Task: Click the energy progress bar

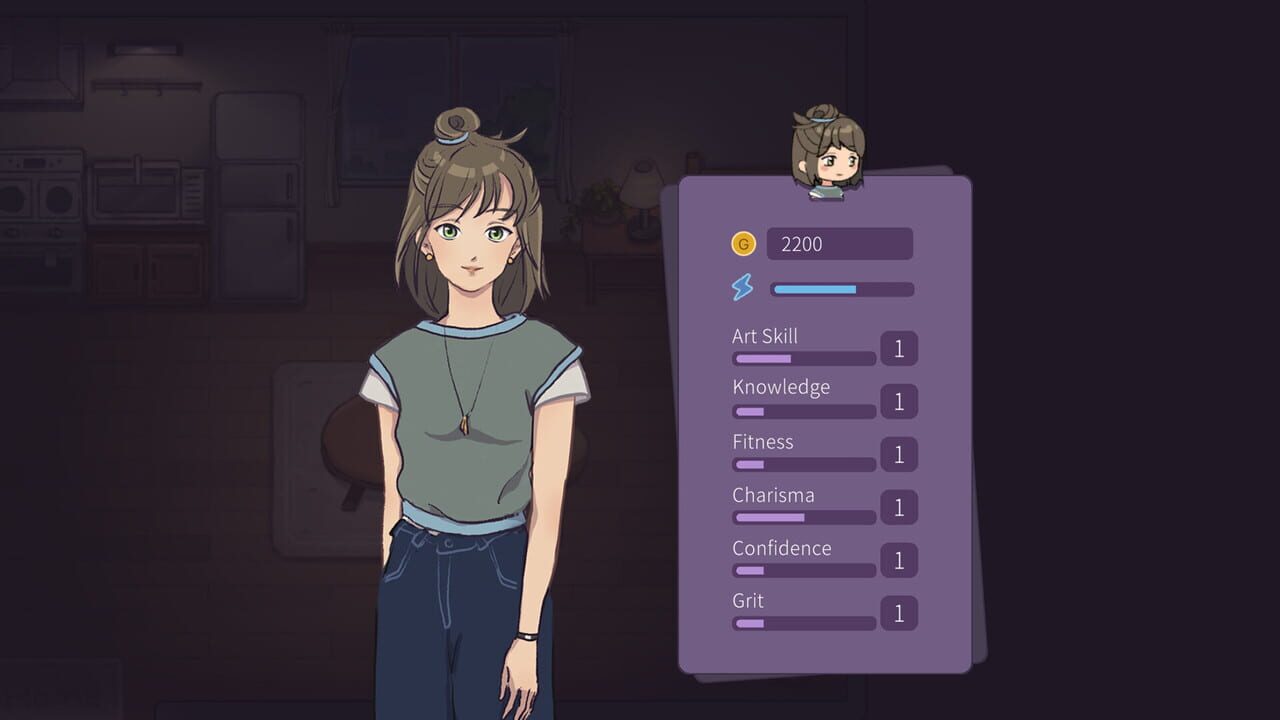Action: [x=840, y=289]
